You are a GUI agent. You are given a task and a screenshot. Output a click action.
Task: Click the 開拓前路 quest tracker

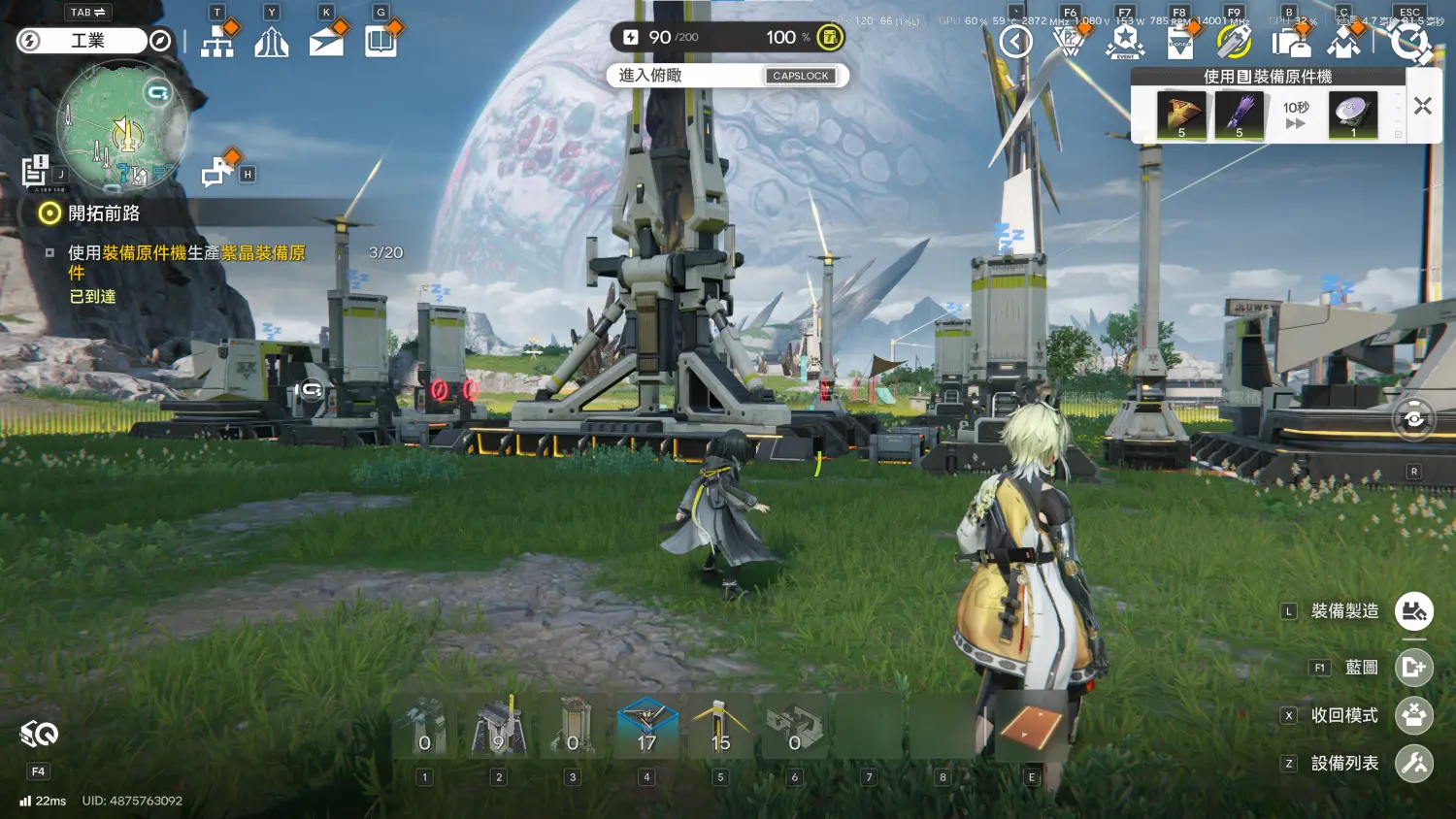pyautogui.click(x=104, y=213)
